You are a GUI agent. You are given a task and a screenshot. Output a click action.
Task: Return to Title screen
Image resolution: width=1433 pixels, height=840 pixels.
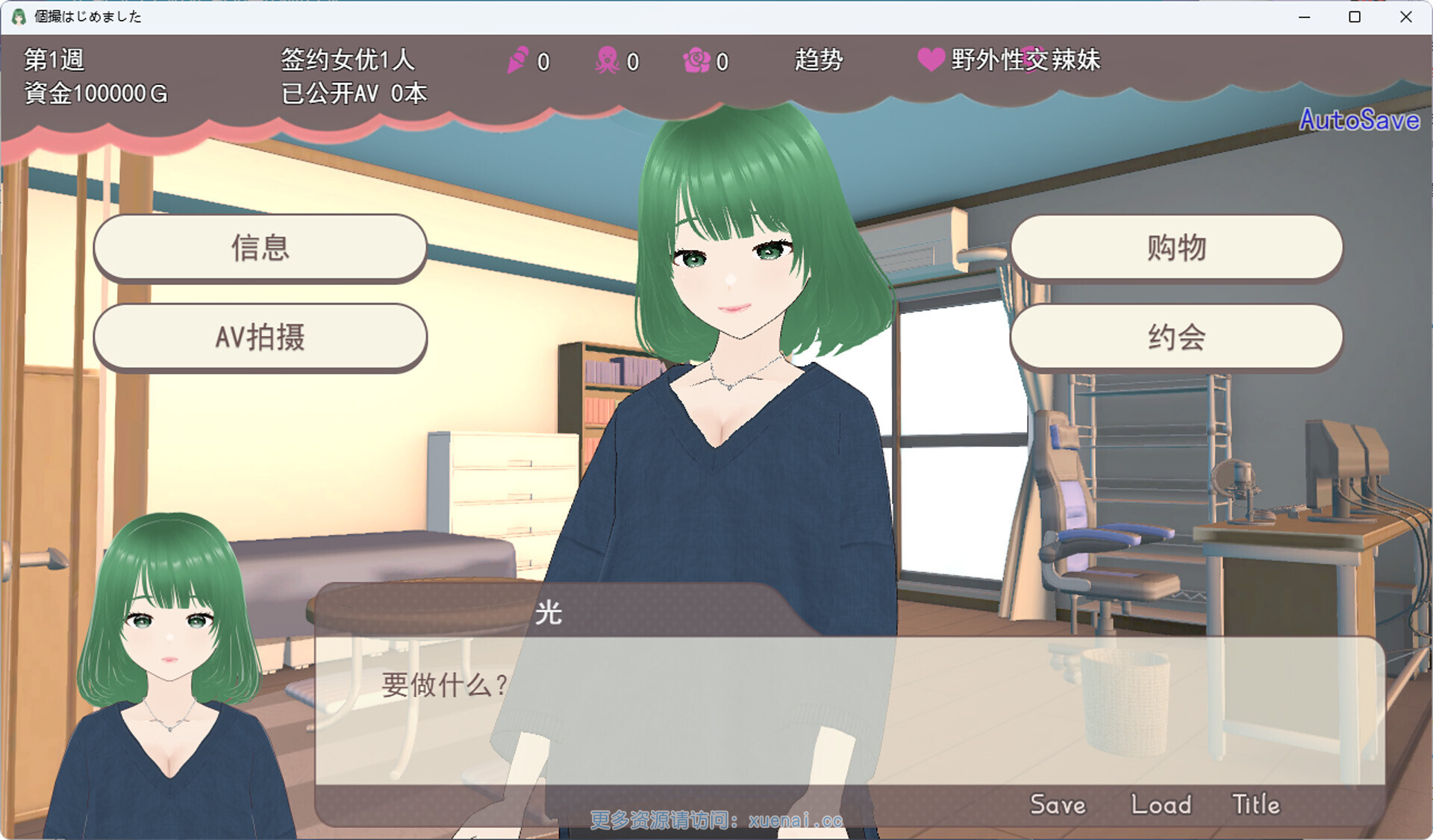point(1255,804)
